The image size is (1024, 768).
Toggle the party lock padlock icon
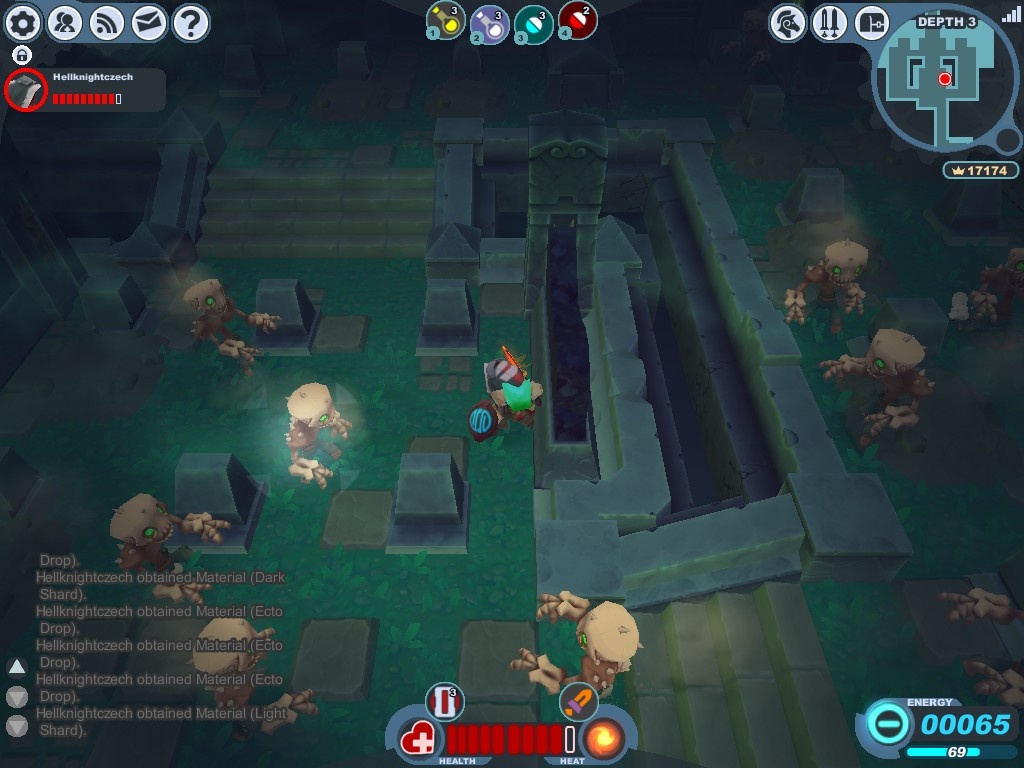pyautogui.click(x=22, y=55)
